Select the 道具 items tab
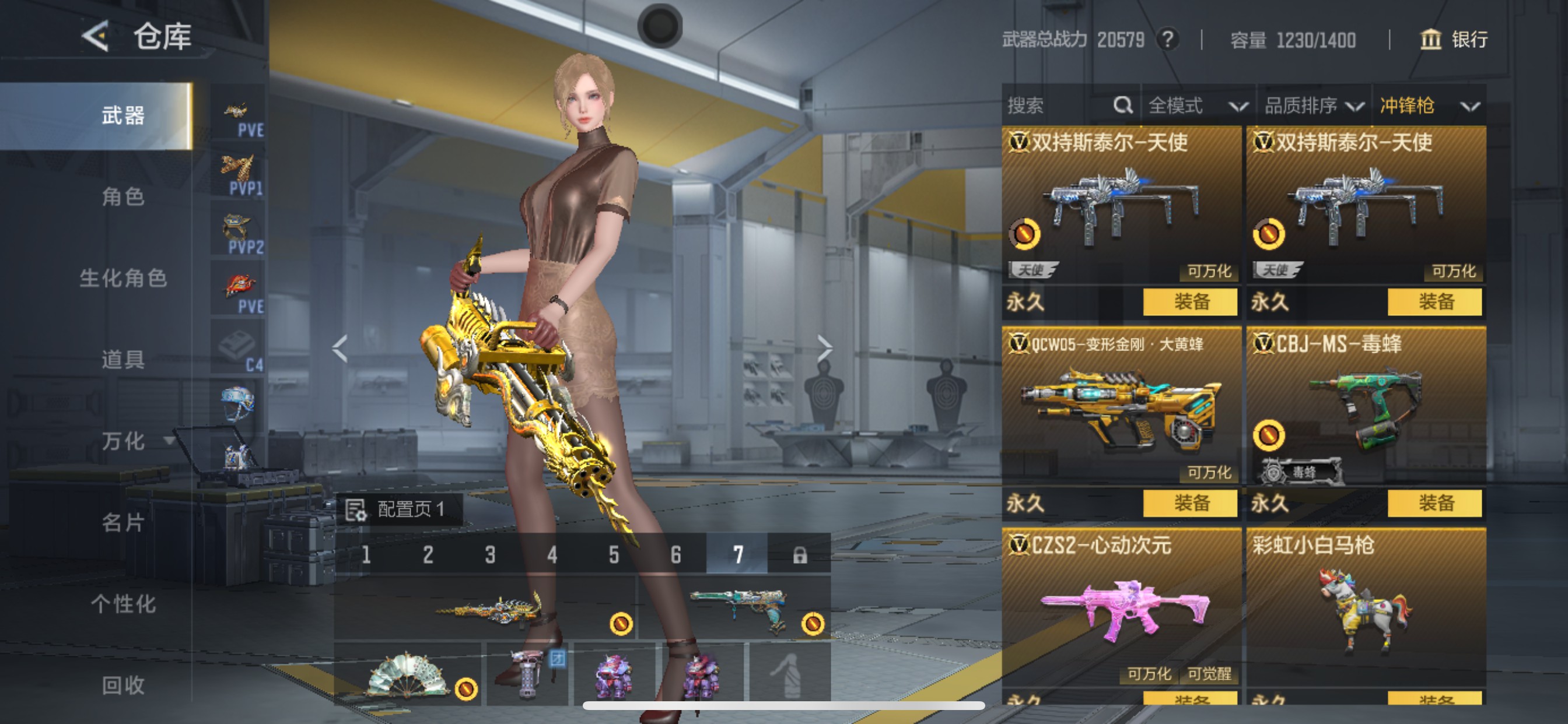 [x=123, y=360]
